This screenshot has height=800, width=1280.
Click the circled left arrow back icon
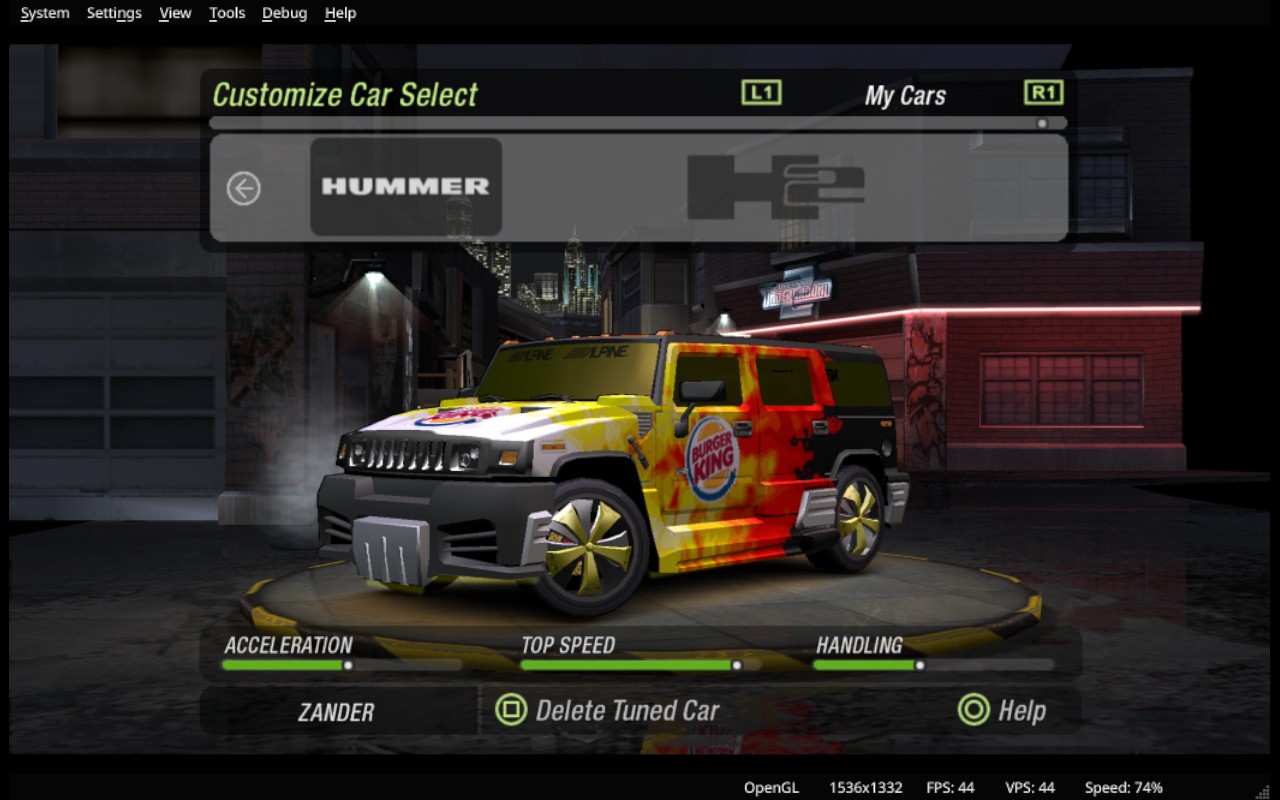click(244, 188)
